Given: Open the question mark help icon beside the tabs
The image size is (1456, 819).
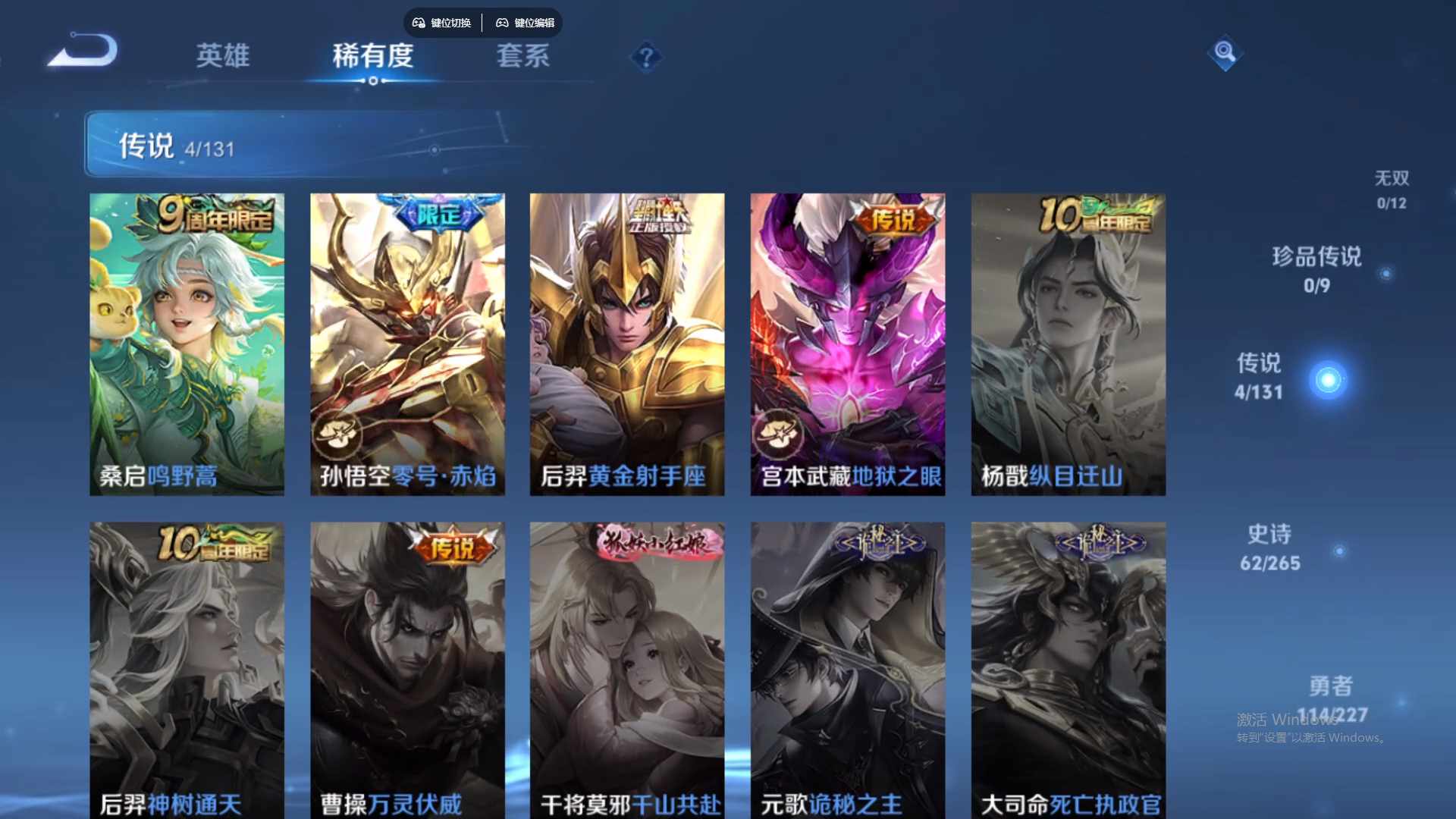Looking at the screenshot, I should click(644, 57).
